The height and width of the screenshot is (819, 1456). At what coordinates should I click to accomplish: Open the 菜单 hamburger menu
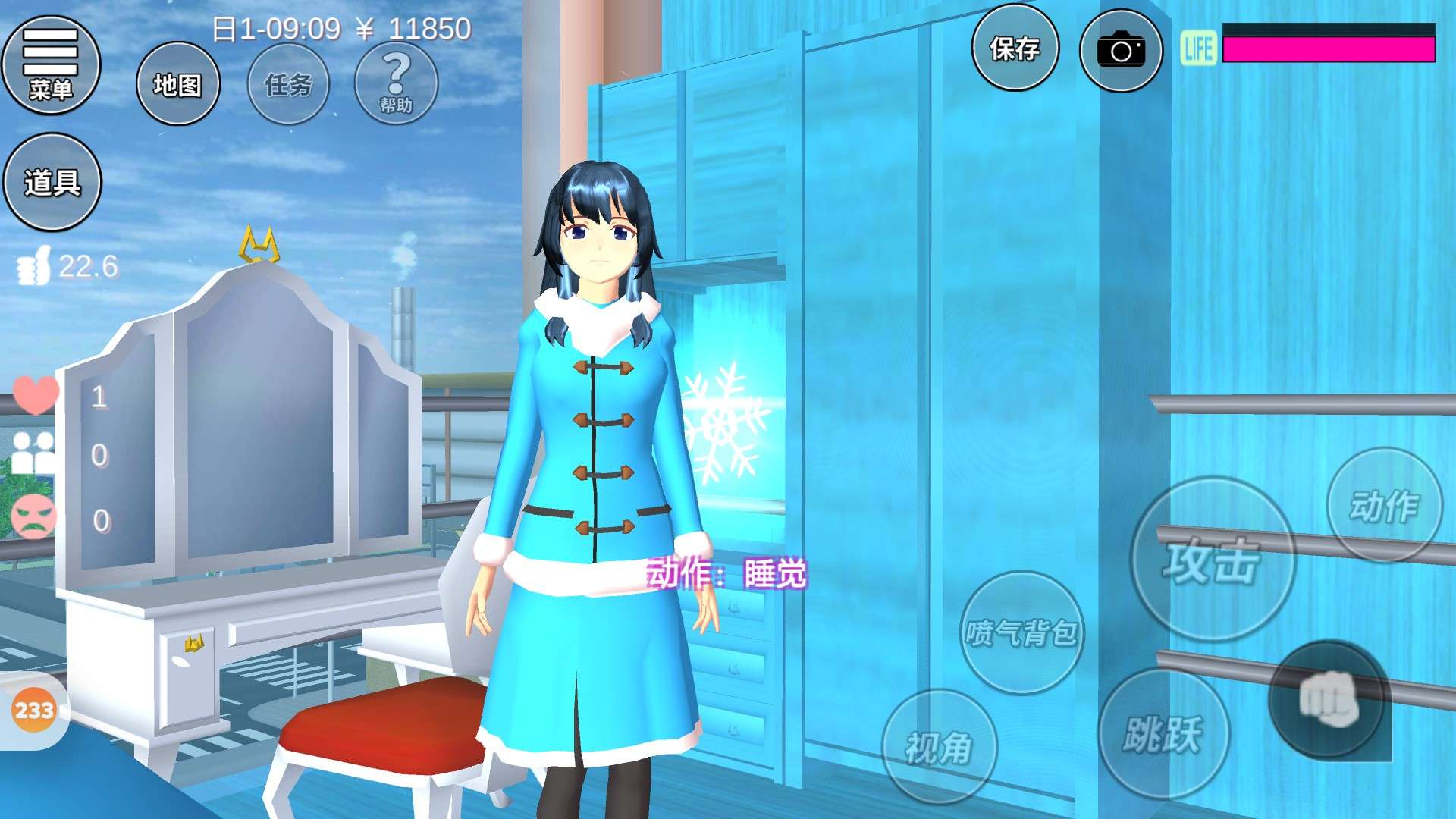pyautogui.click(x=51, y=65)
